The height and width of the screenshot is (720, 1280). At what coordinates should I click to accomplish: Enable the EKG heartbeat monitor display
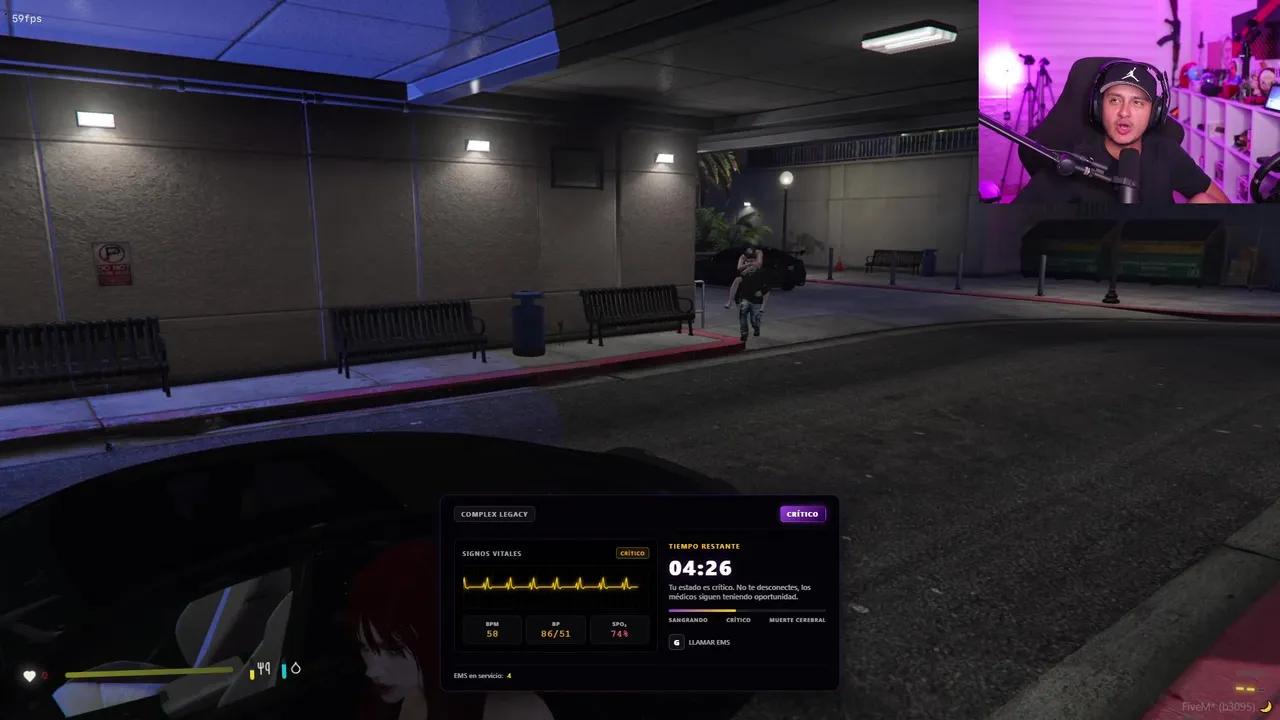(x=551, y=584)
